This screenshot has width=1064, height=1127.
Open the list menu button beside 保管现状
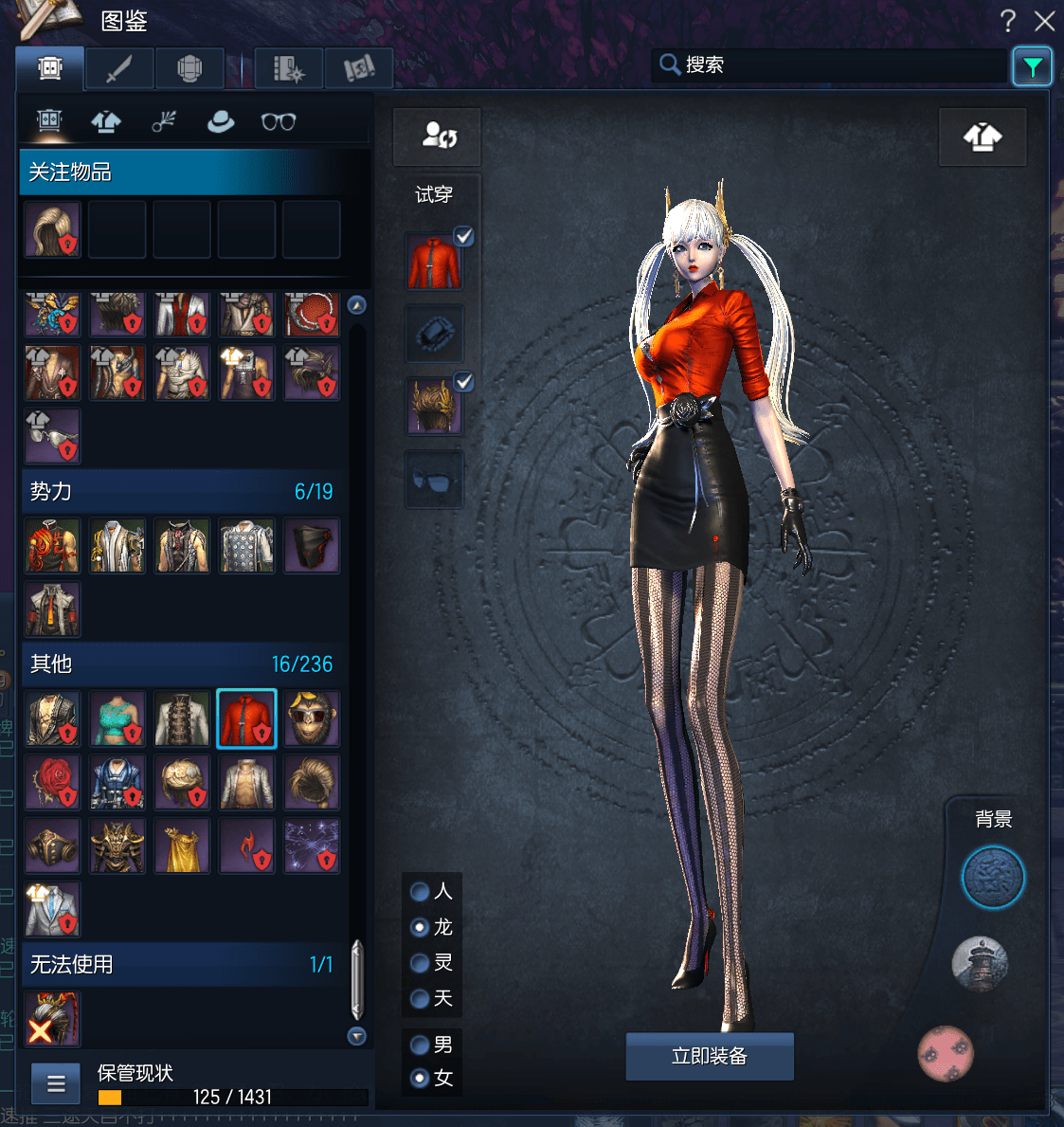point(56,1083)
